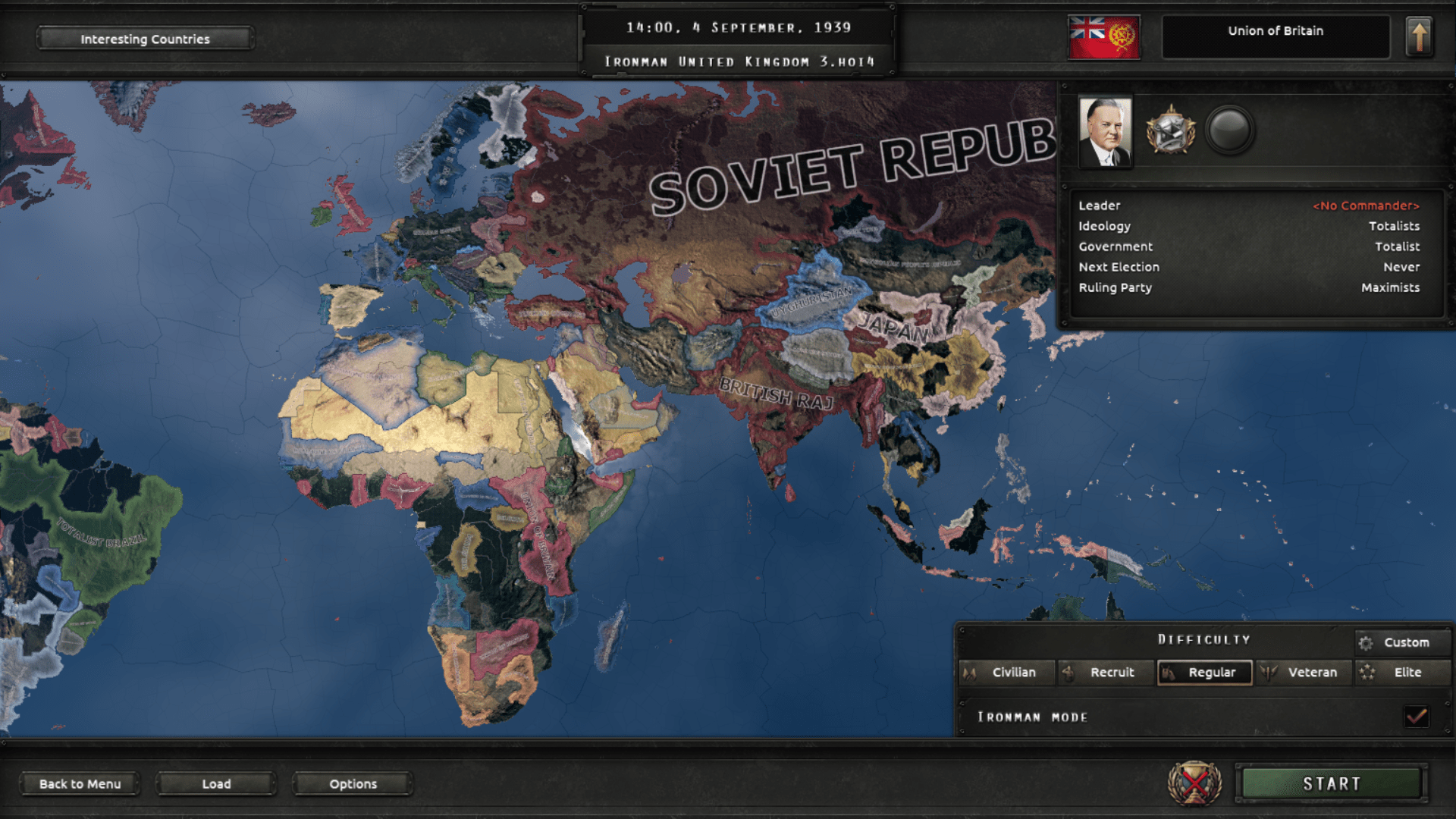Click <No Commander> in the Leader row
Viewport: 1456px width, 819px height.
(1367, 206)
